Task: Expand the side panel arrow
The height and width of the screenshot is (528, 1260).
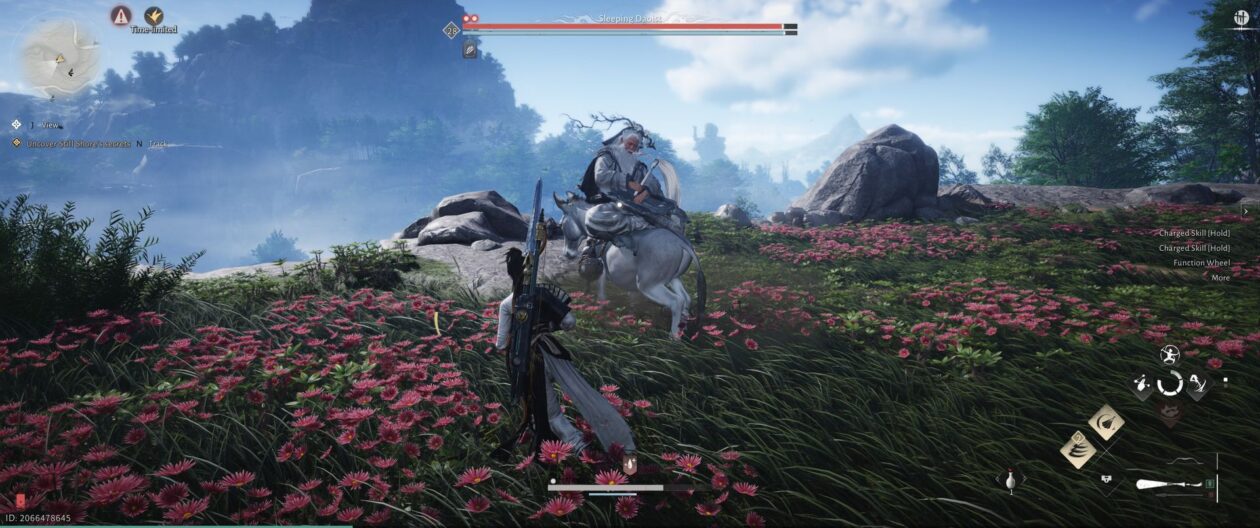Action: tap(1245, 212)
